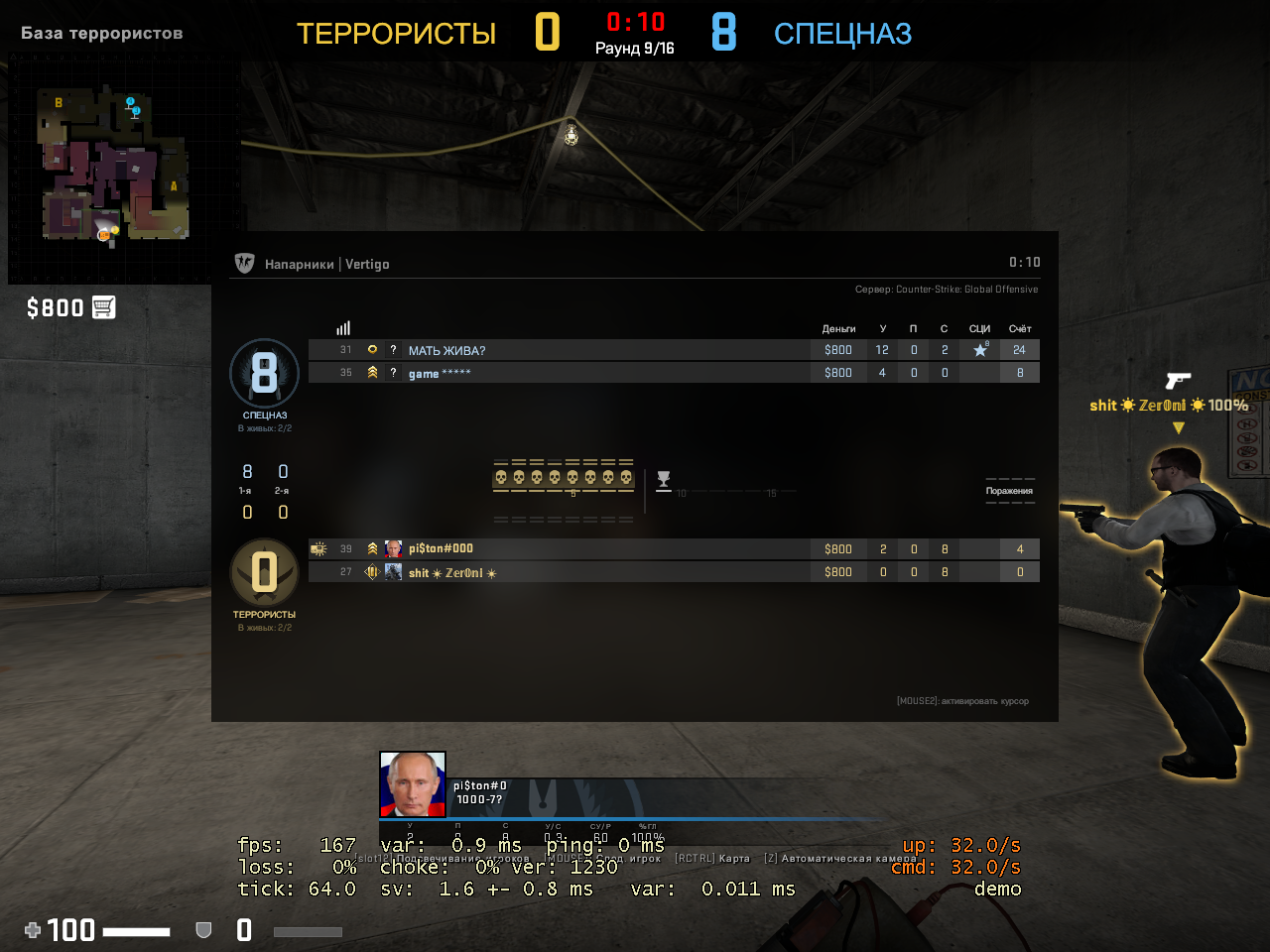The height and width of the screenshot is (952, 1270).
Task: Click the Поражения label on the scoreboard
Action: pos(1010,489)
